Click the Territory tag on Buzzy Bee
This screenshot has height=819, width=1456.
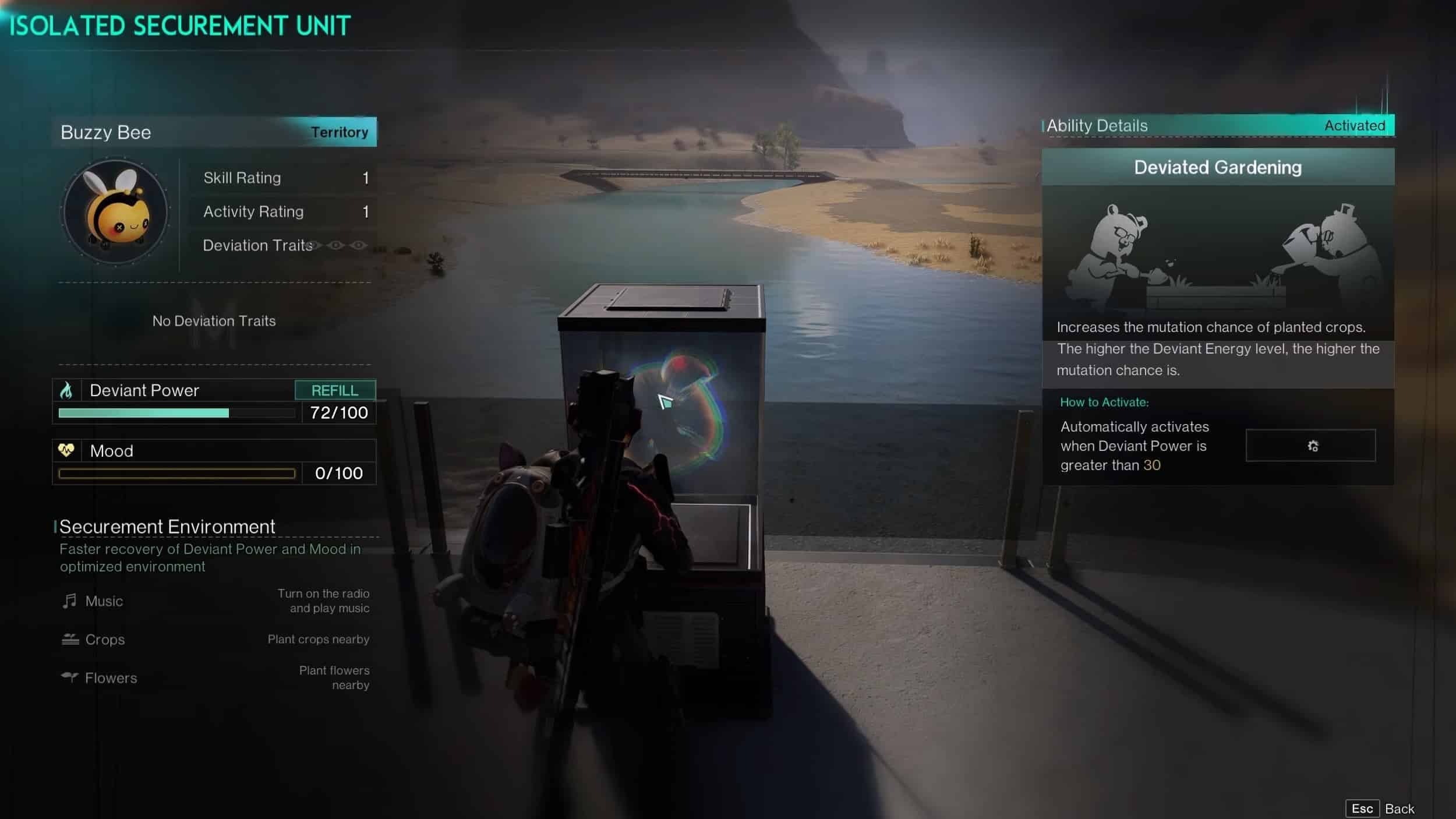pyautogui.click(x=340, y=132)
